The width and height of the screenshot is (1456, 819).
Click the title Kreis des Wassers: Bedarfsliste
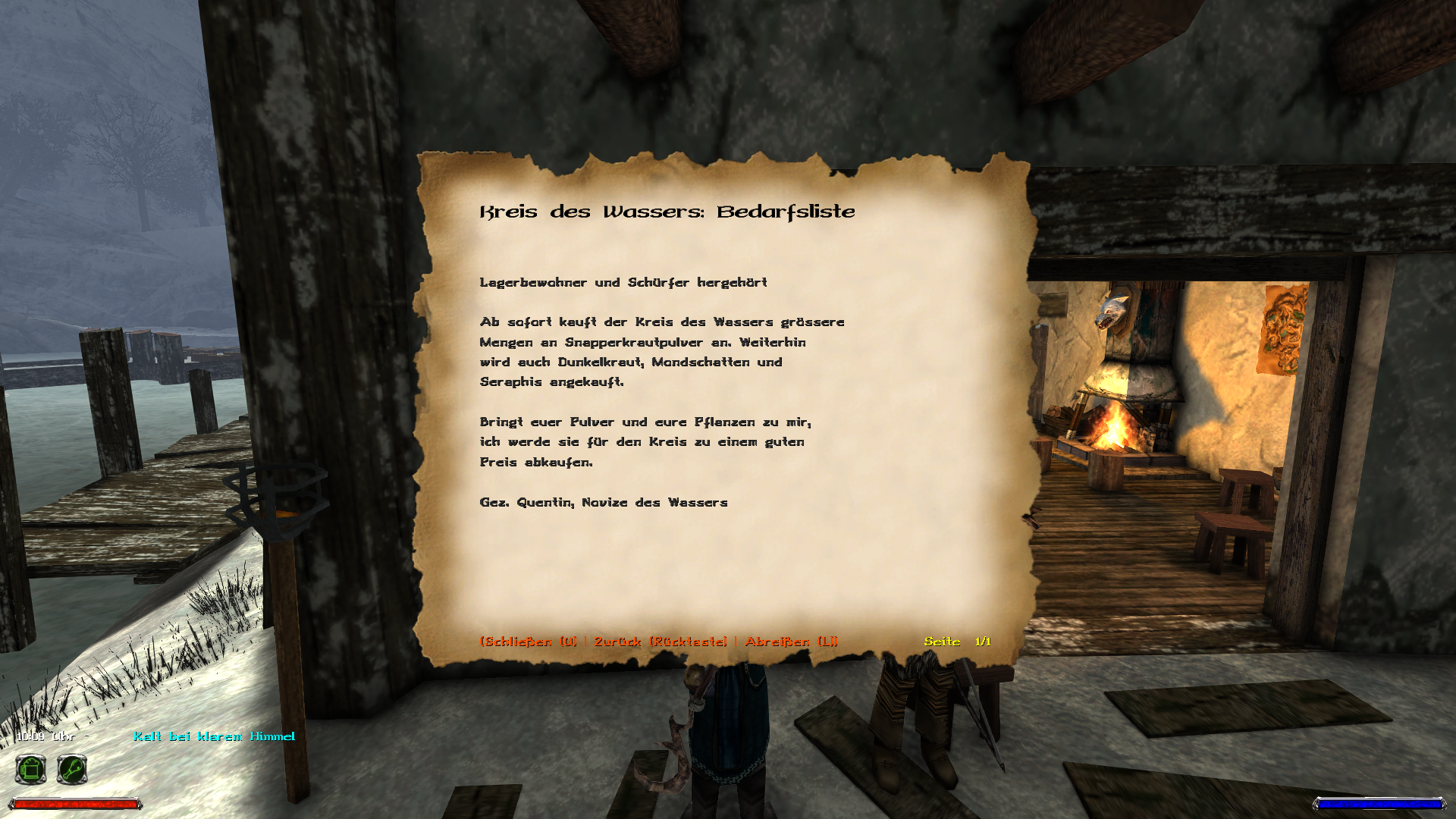666,213
